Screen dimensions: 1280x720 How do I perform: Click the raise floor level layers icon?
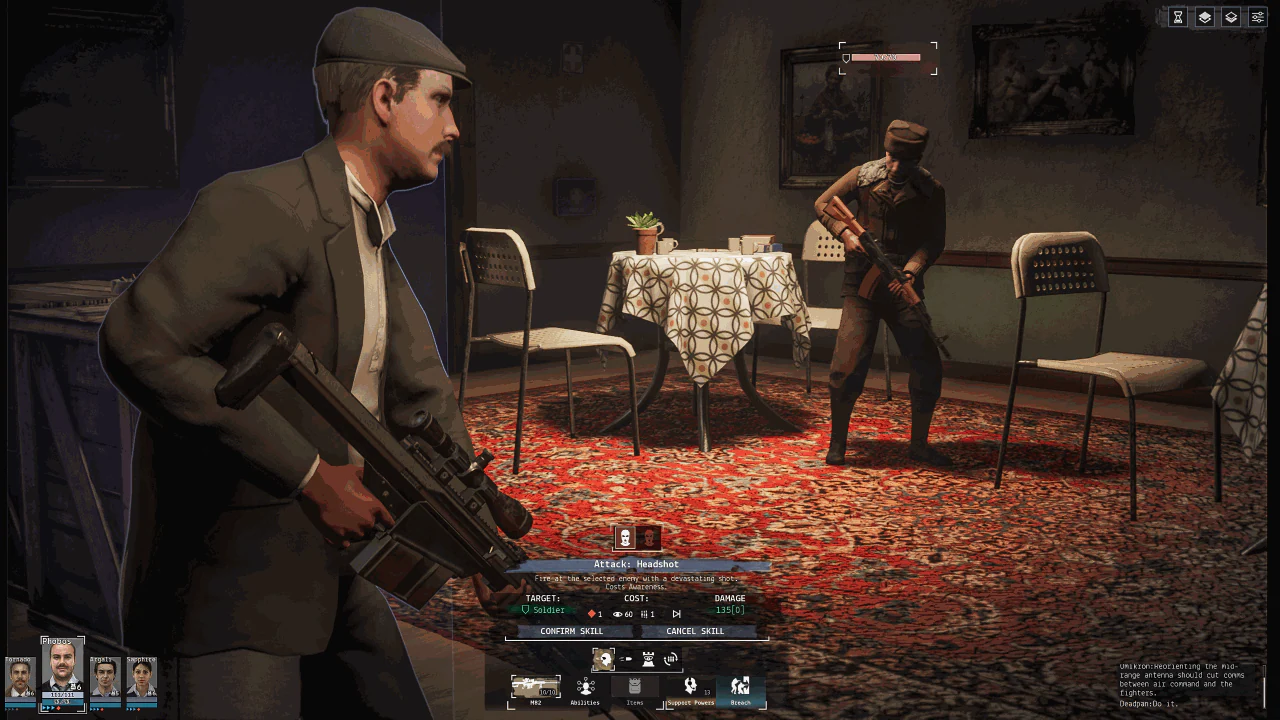[x=1204, y=17]
